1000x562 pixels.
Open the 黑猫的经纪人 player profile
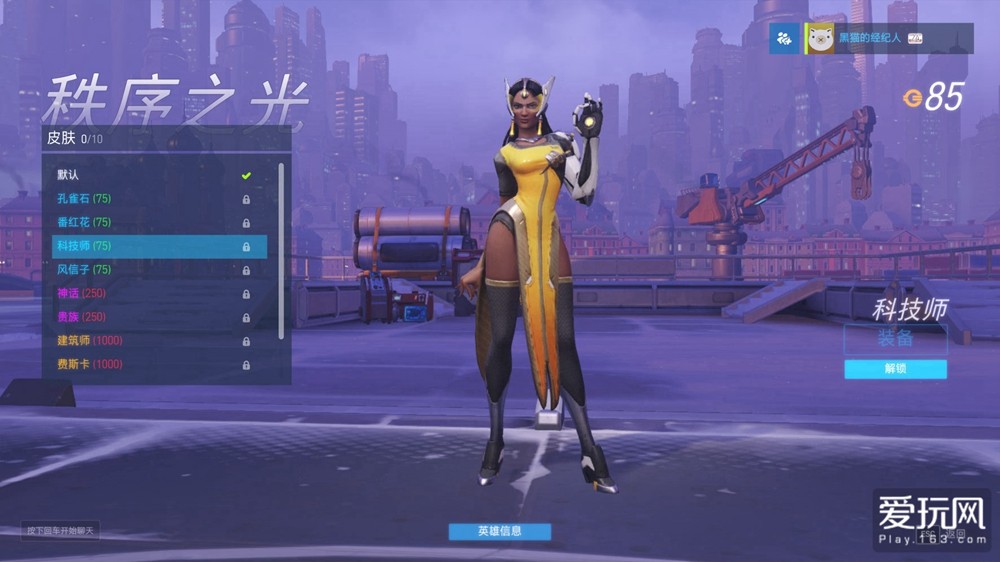coord(868,38)
